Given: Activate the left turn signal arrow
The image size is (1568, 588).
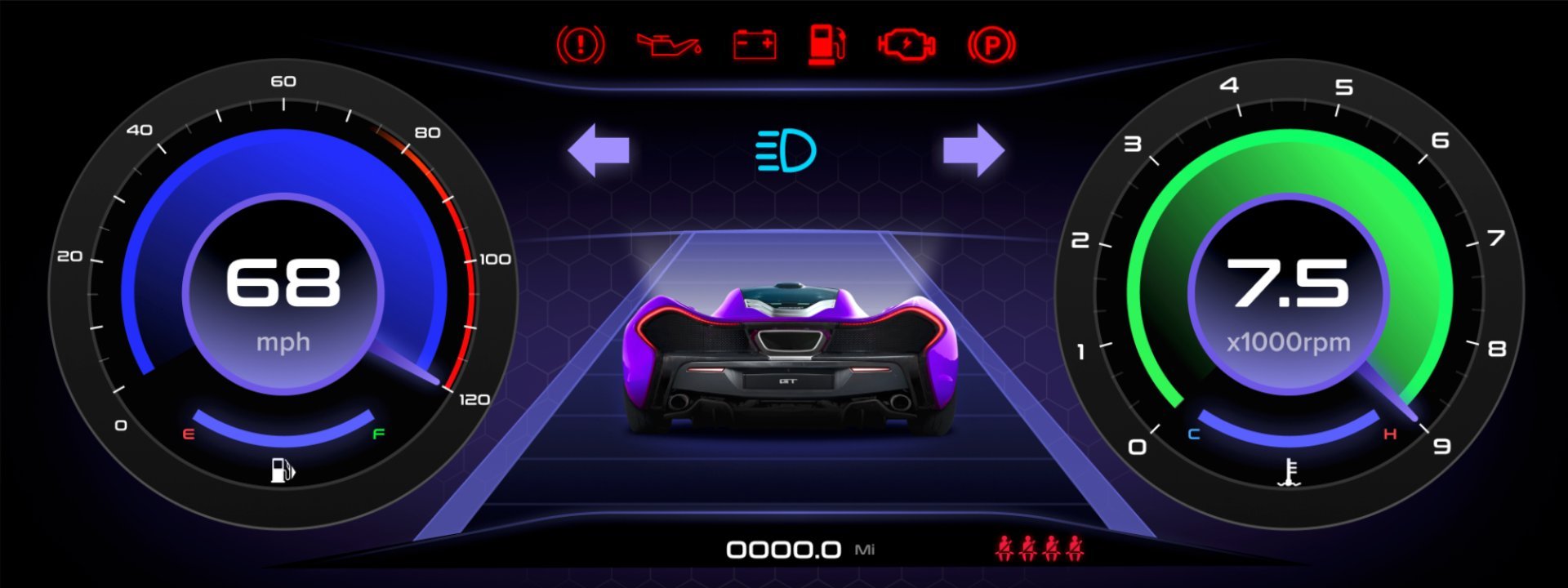Looking at the screenshot, I should pos(599,150).
